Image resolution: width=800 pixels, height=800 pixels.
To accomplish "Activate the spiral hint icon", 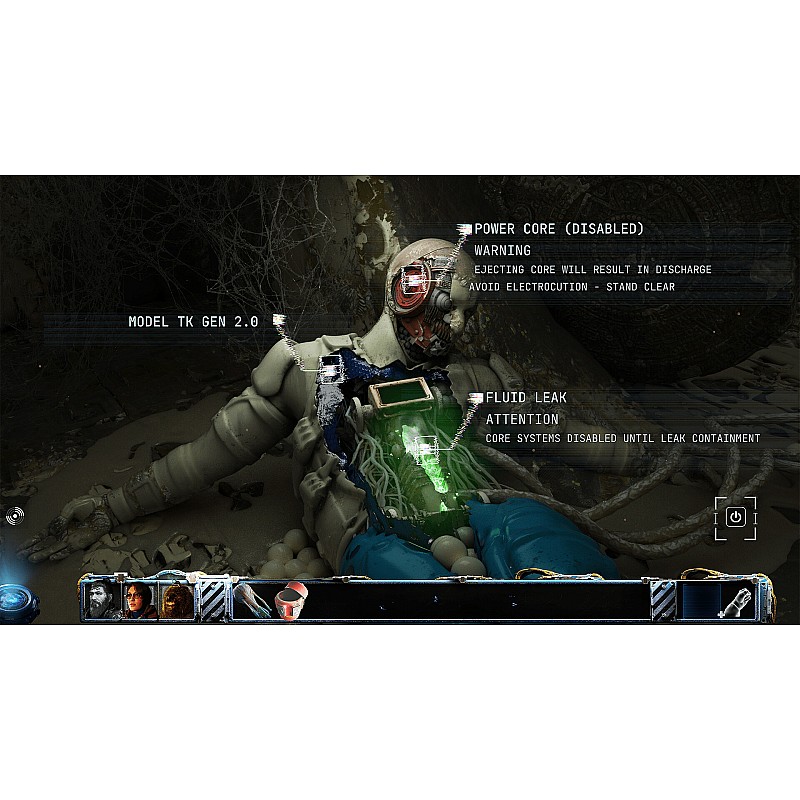I will click(16, 516).
